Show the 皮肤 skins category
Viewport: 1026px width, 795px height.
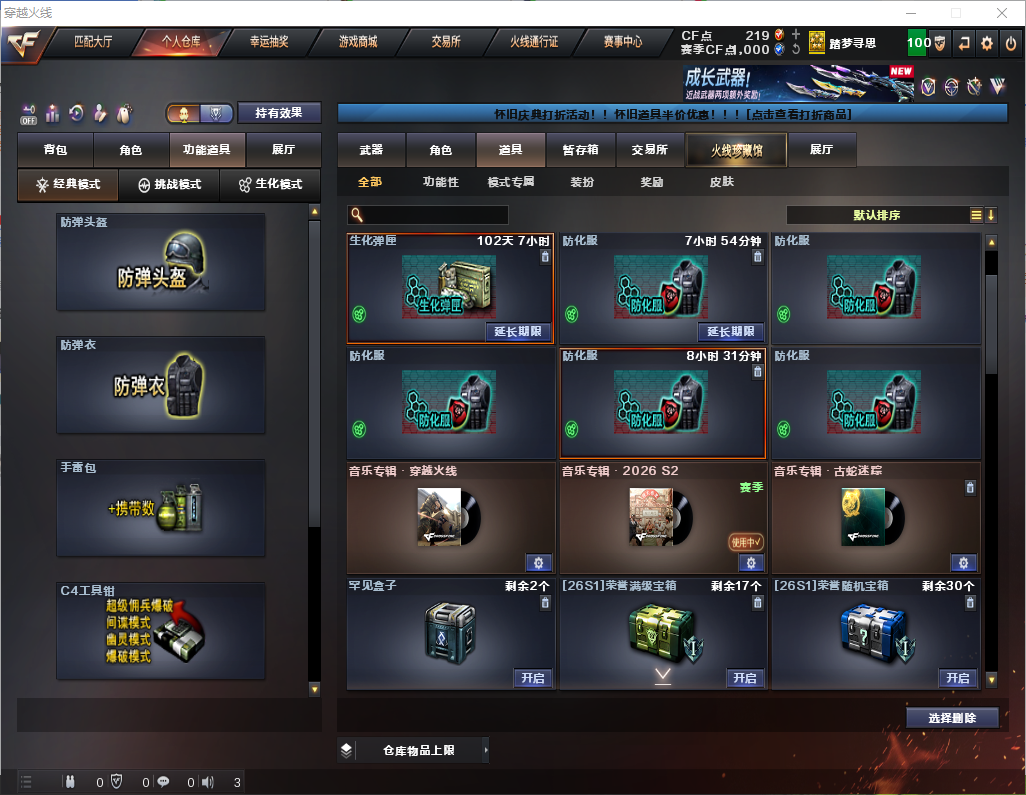point(721,183)
